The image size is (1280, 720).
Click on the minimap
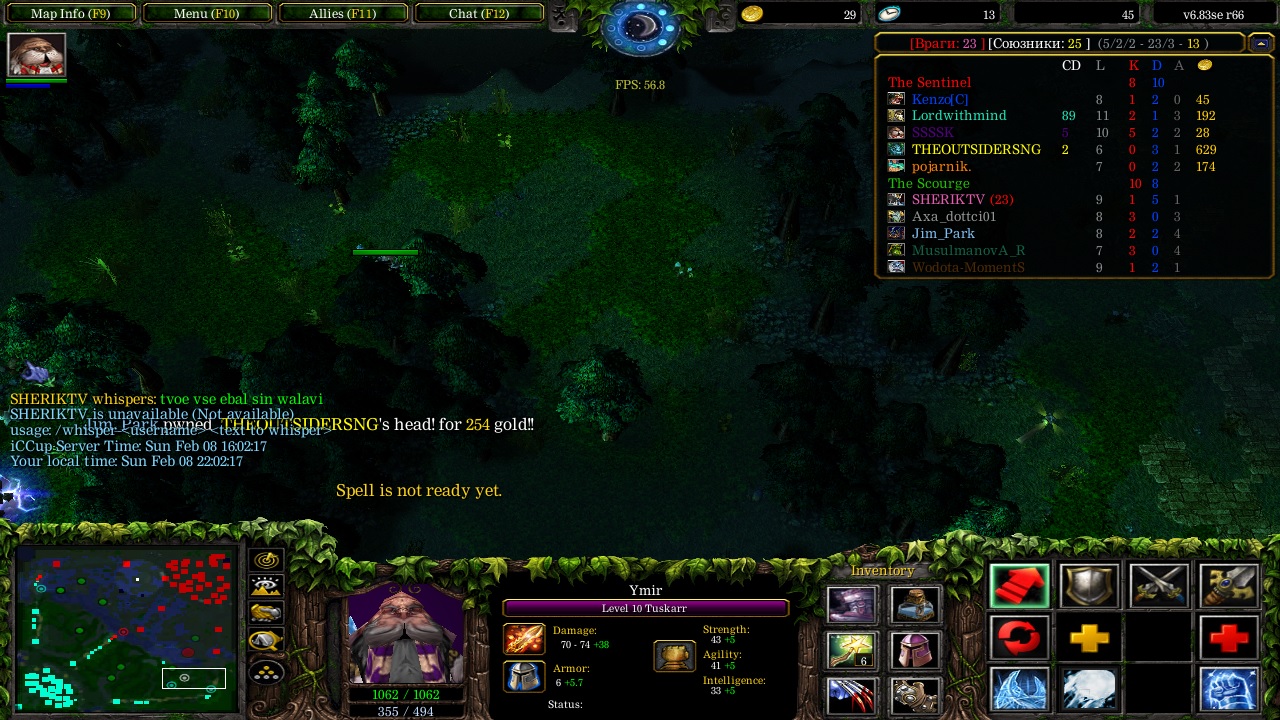125,627
